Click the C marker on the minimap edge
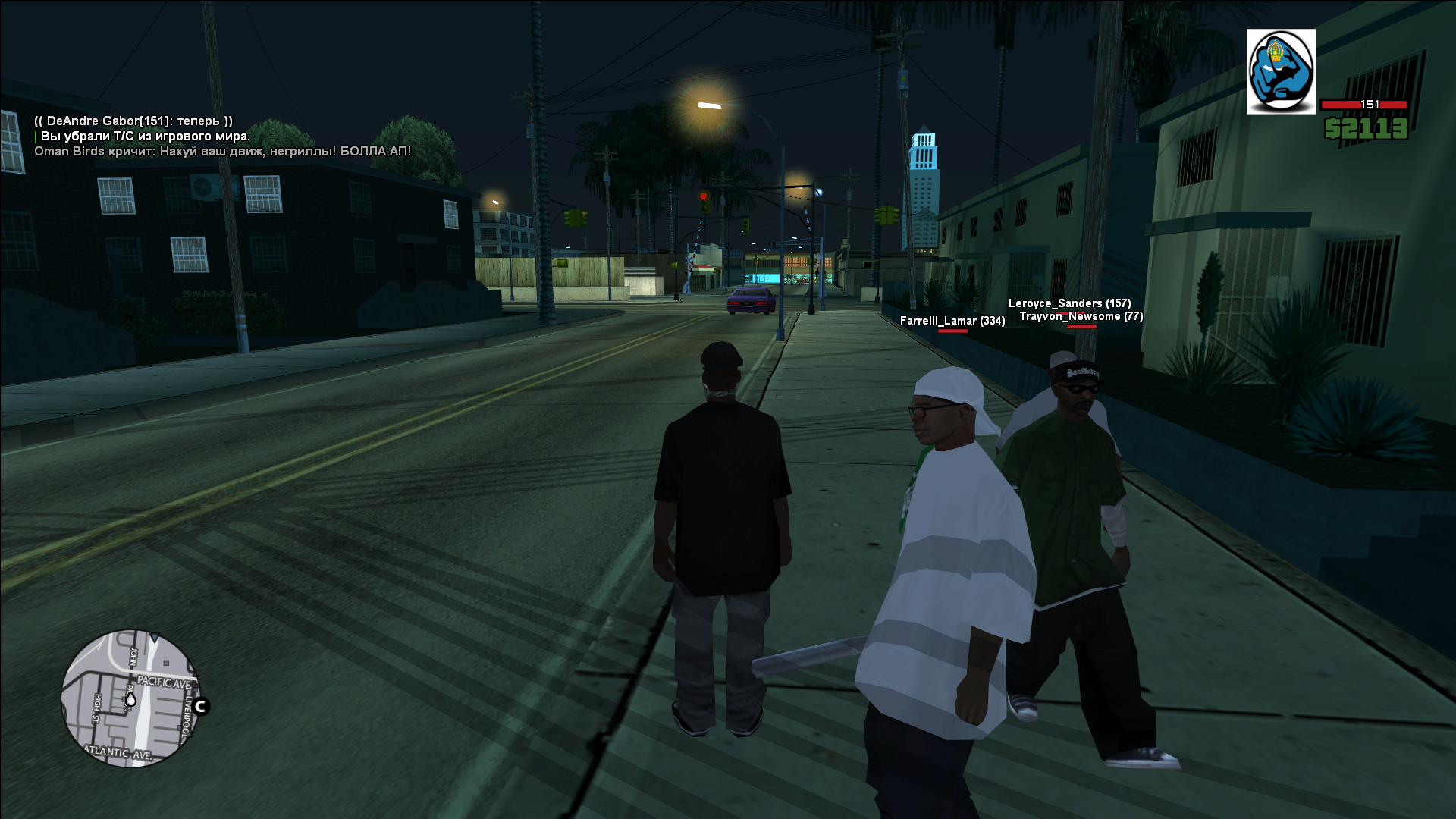 pyautogui.click(x=201, y=707)
